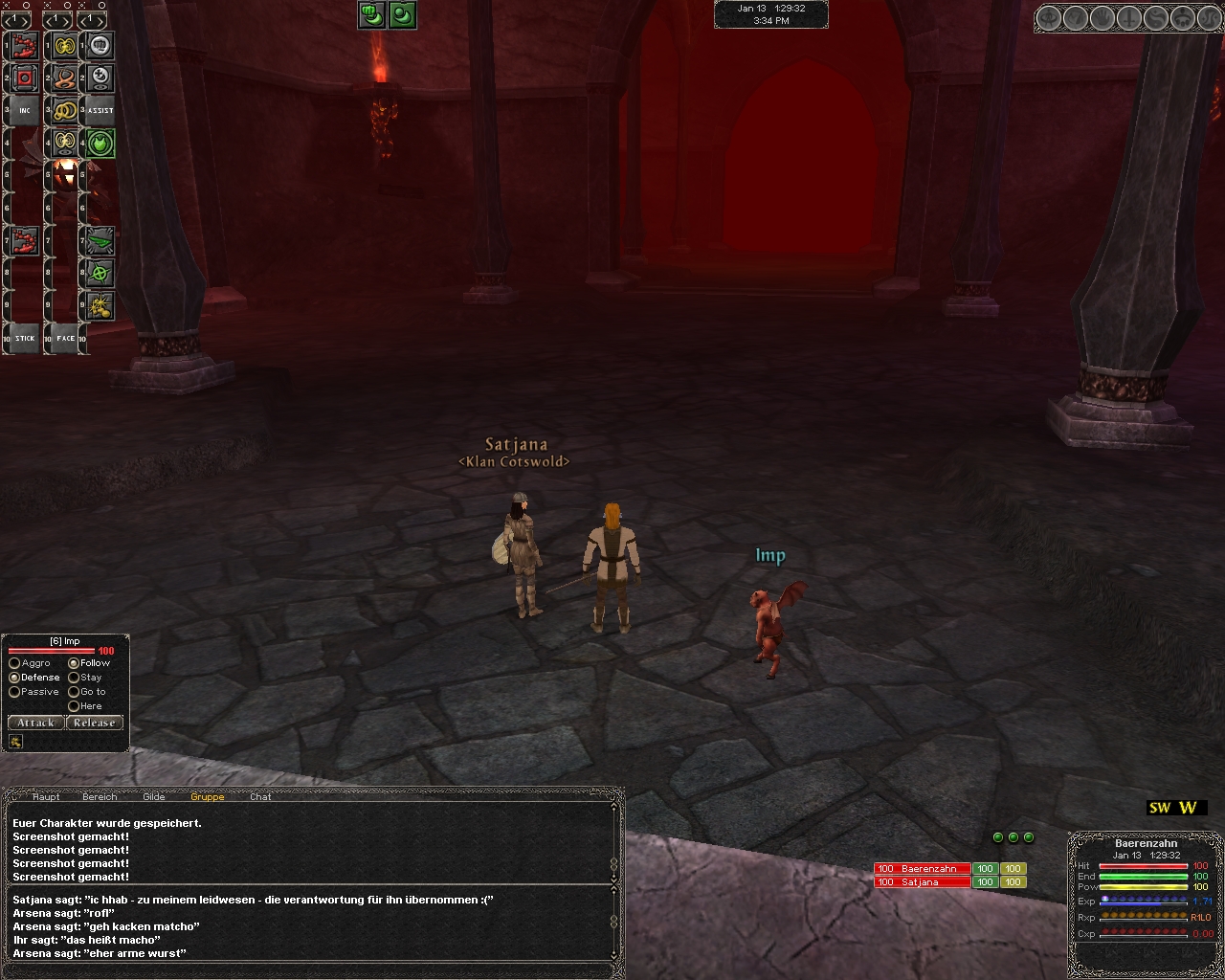Image resolution: width=1225 pixels, height=980 pixels.
Task: Use the red square target ability
Action: (25, 78)
